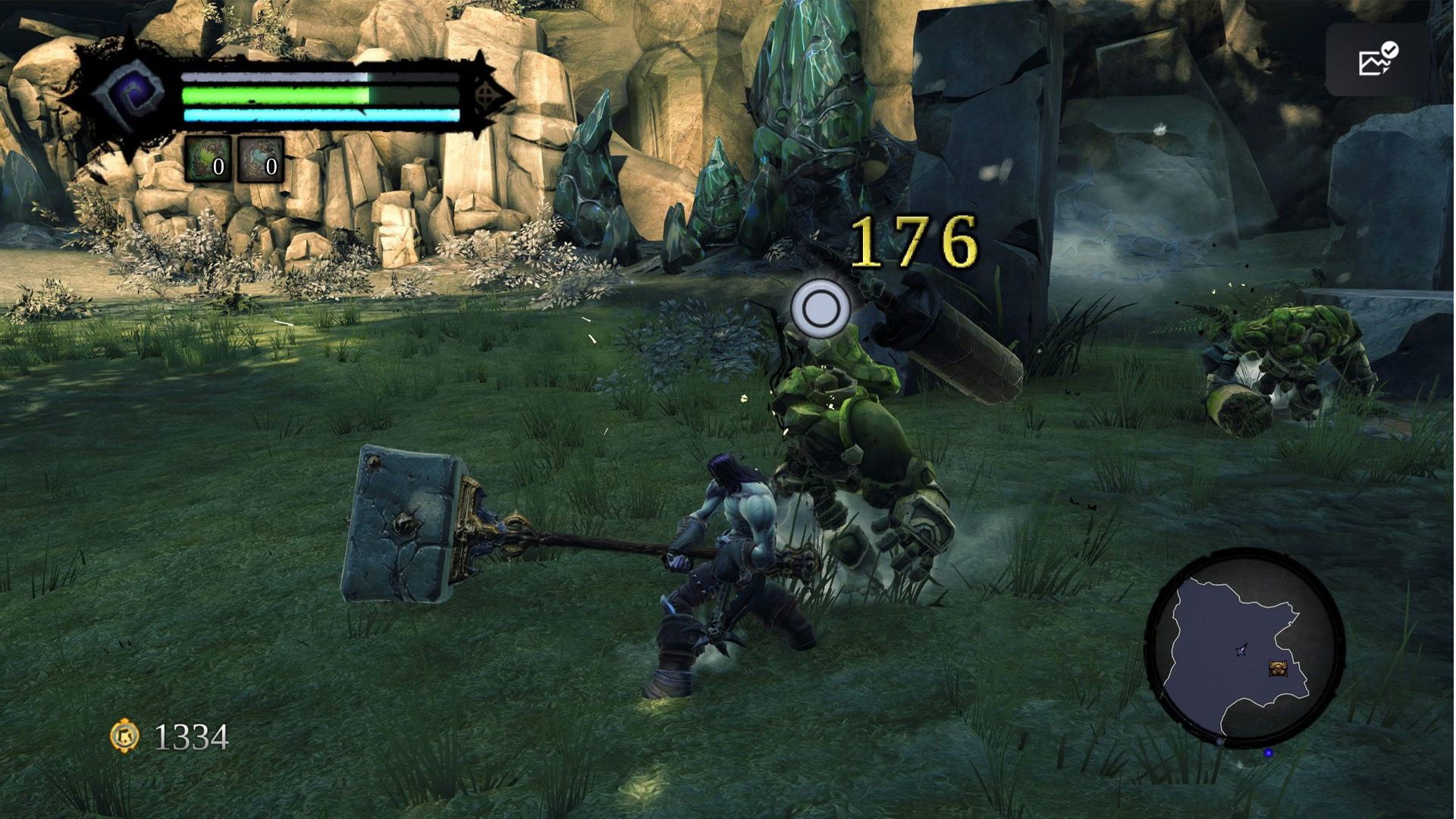Select the green health potion slot
Screen dimensions: 1456x819
[x=207, y=159]
